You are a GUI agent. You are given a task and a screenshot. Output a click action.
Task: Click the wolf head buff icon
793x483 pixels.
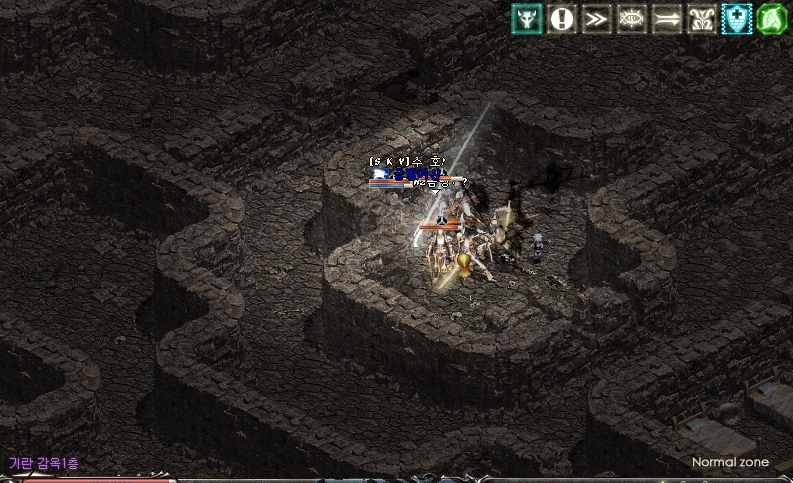(x=527, y=18)
